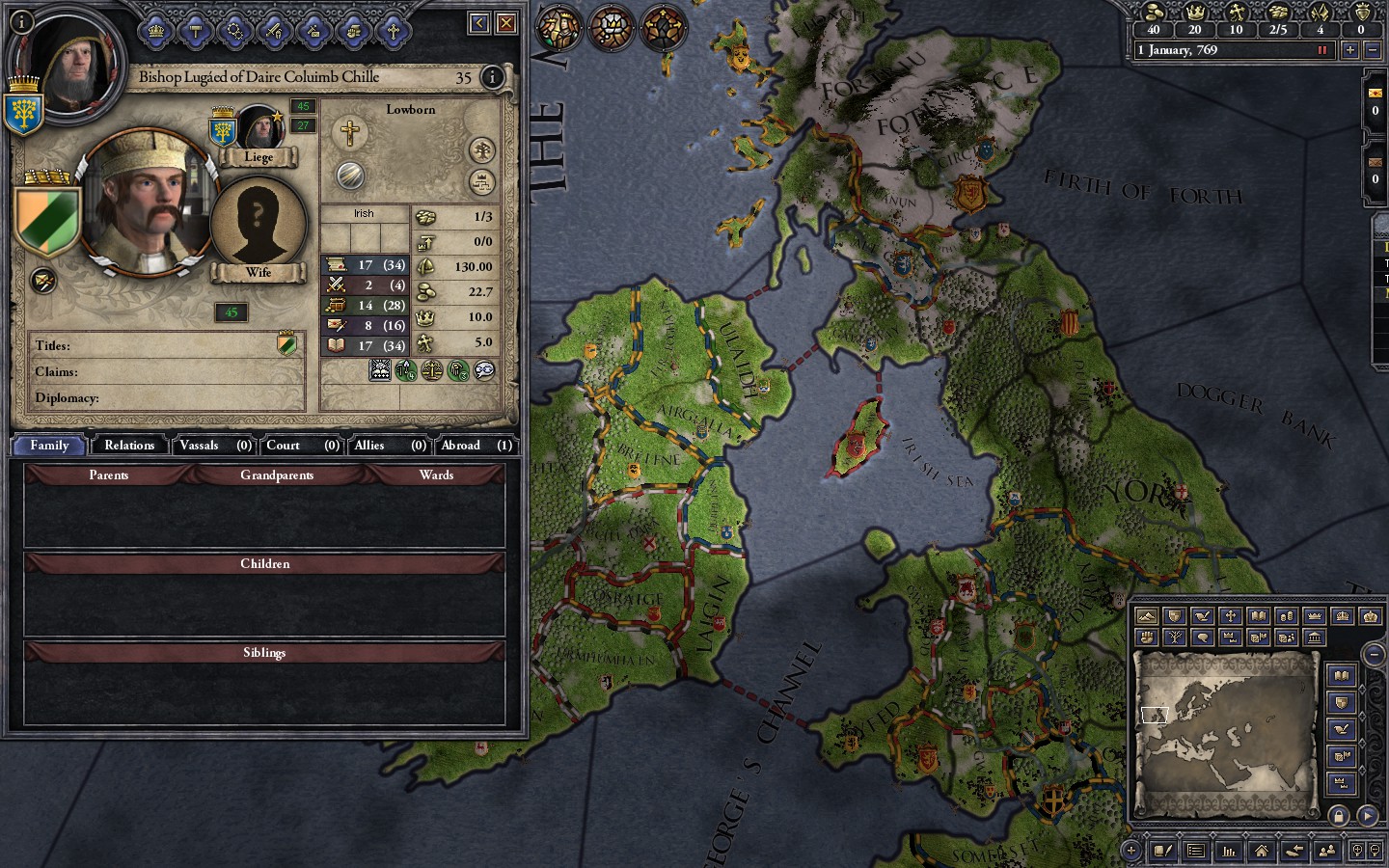The height and width of the screenshot is (868, 1389).
Task: Toggle the dynasty map mode
Action: click(1174, 637)
